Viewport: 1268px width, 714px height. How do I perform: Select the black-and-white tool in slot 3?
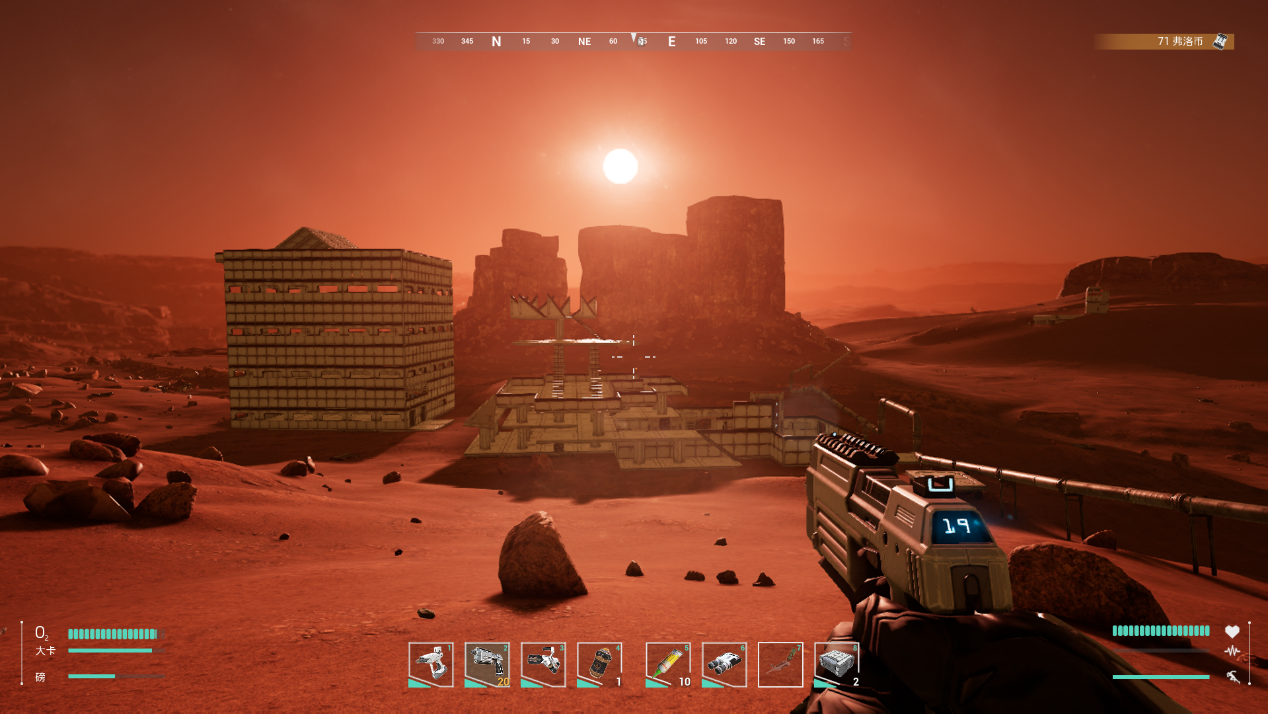click(543, 664)
